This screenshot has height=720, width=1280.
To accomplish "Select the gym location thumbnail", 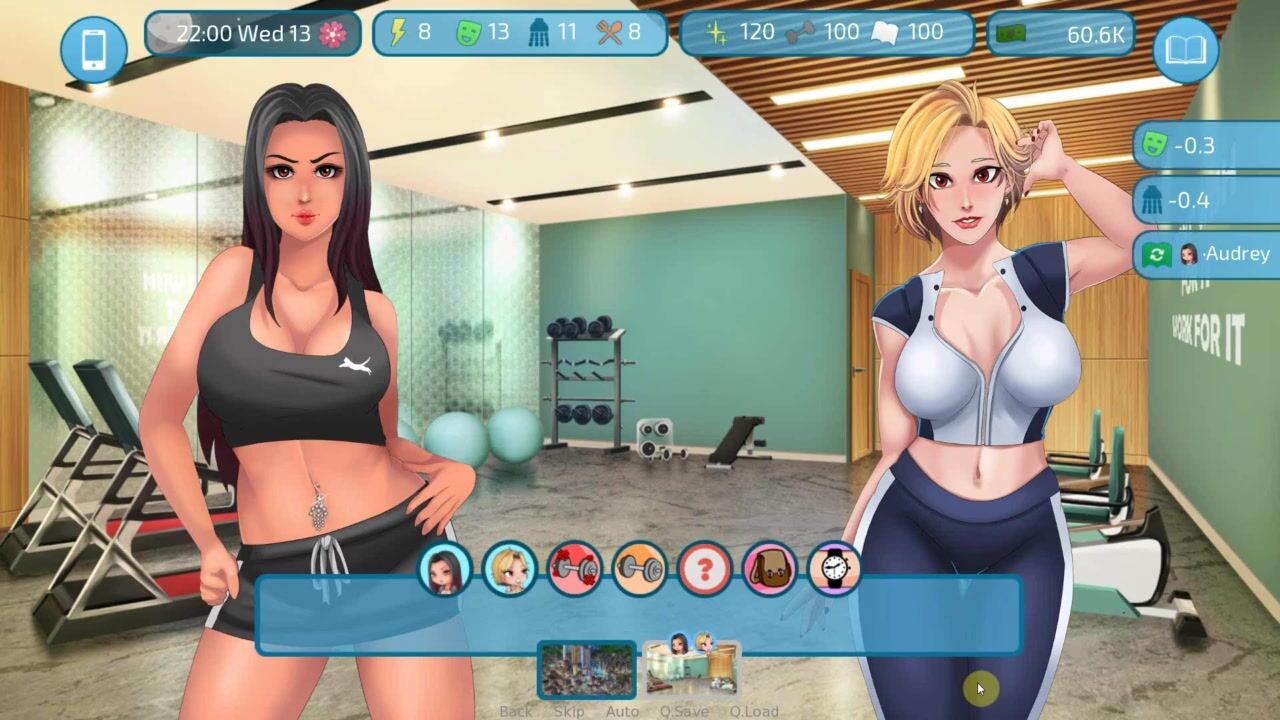I will [x=691, y=667].
